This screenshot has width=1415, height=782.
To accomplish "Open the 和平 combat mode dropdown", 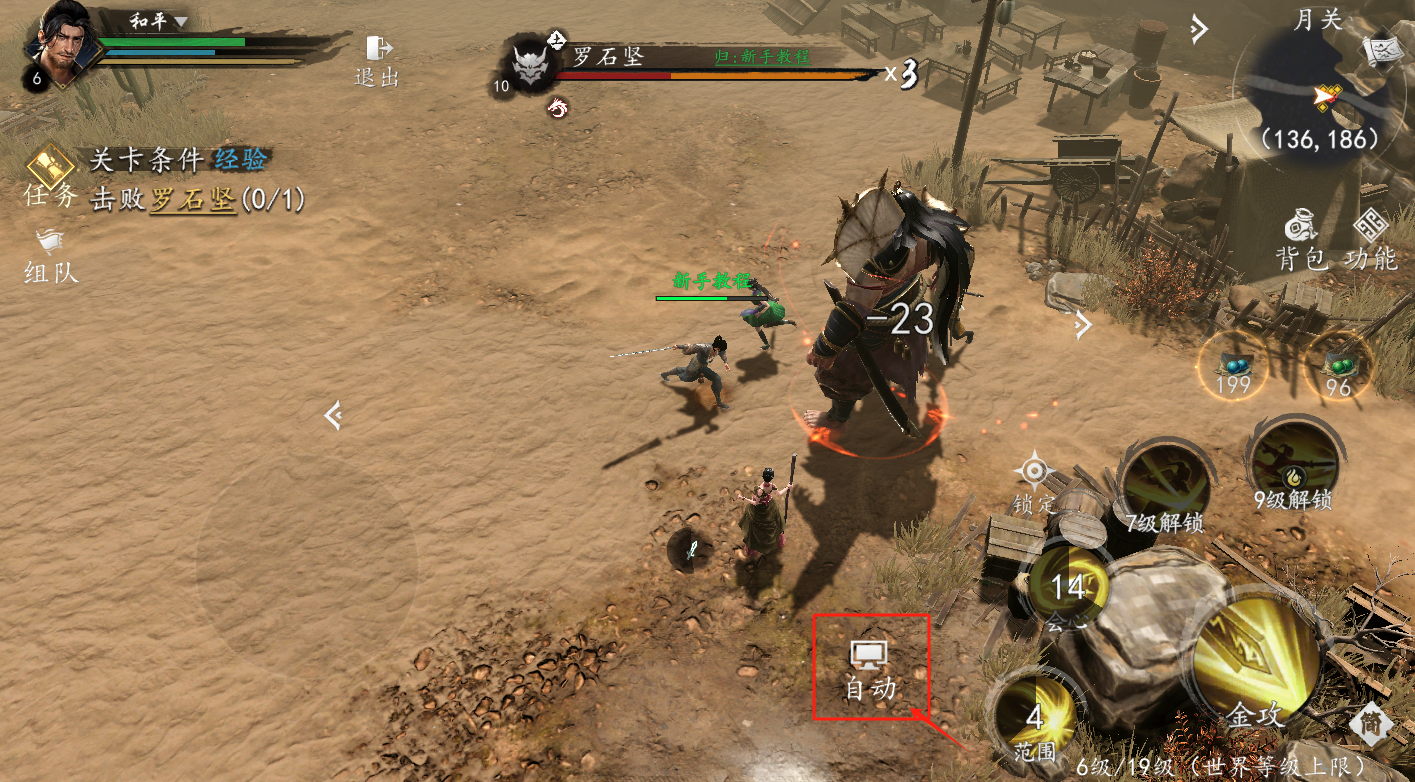I will click(159, 21).
